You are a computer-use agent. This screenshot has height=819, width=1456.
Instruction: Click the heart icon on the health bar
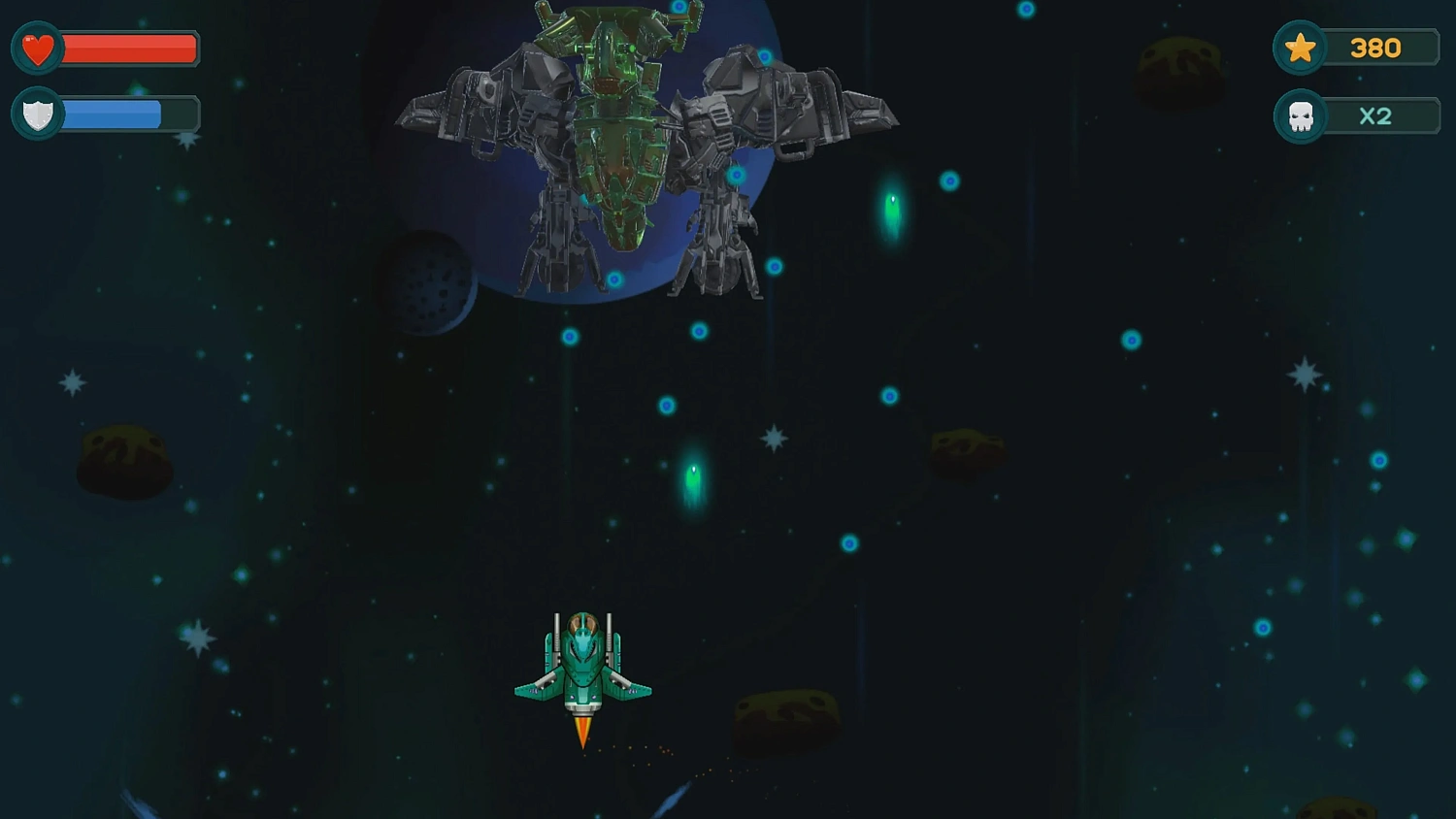[36, 47]
